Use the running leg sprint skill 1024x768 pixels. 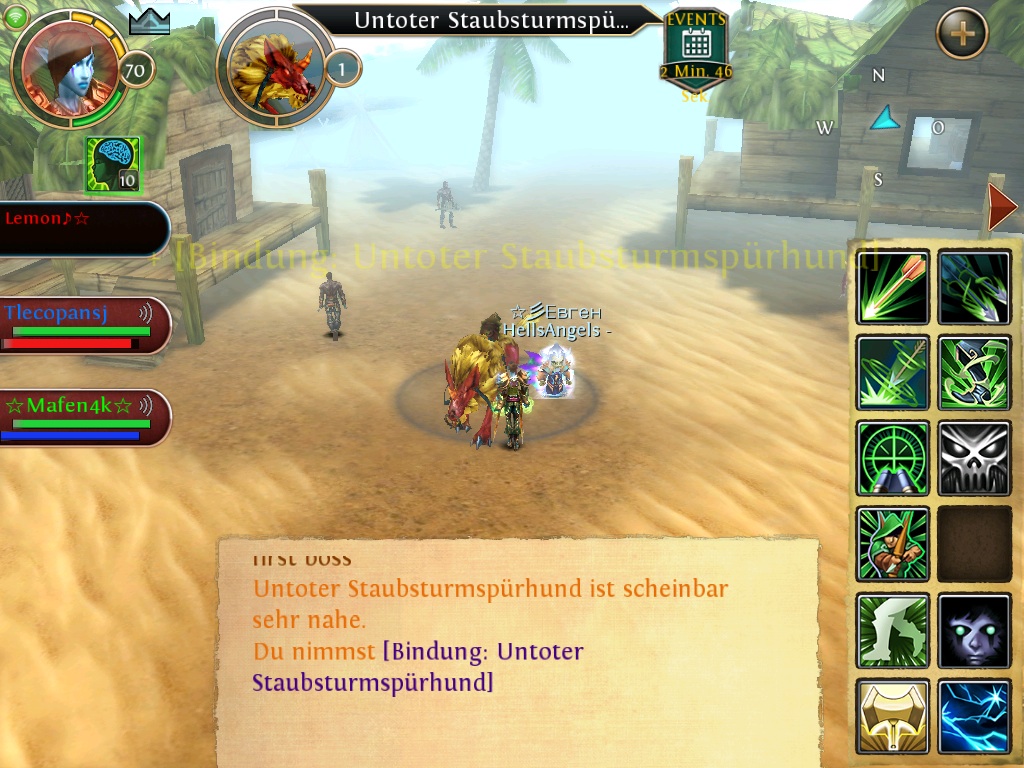893,630
